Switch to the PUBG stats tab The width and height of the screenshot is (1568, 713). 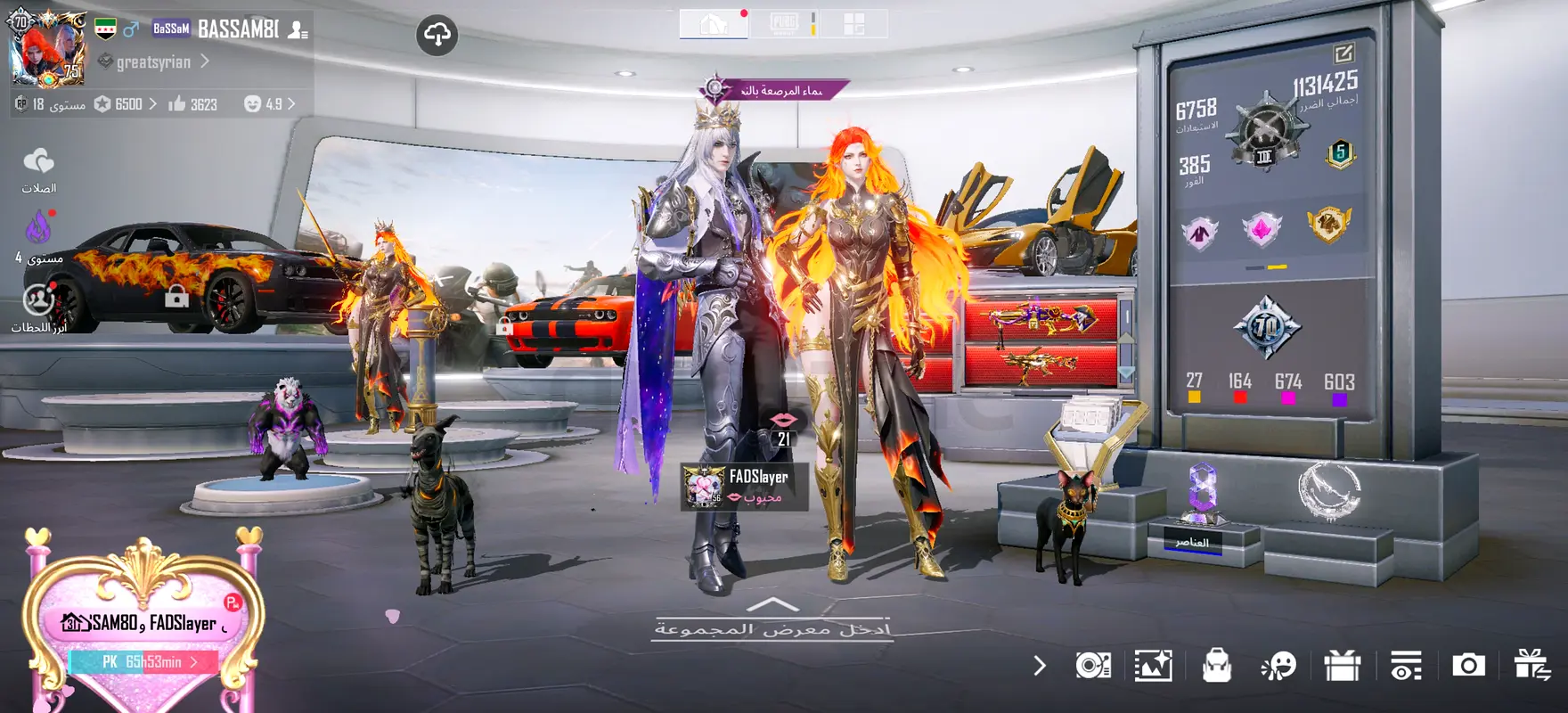[x=784, y=24]
